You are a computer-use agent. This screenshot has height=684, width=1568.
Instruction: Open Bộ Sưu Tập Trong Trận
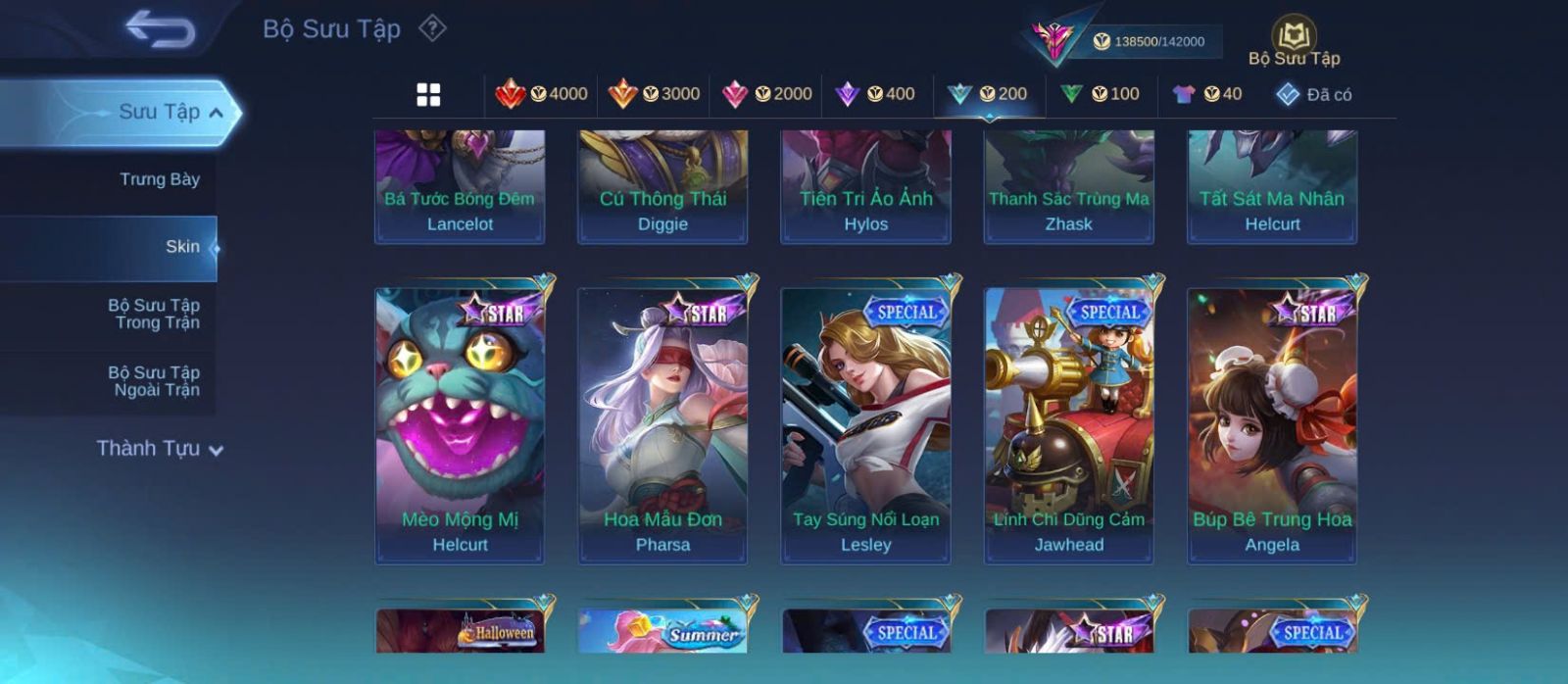pos(154,314)
